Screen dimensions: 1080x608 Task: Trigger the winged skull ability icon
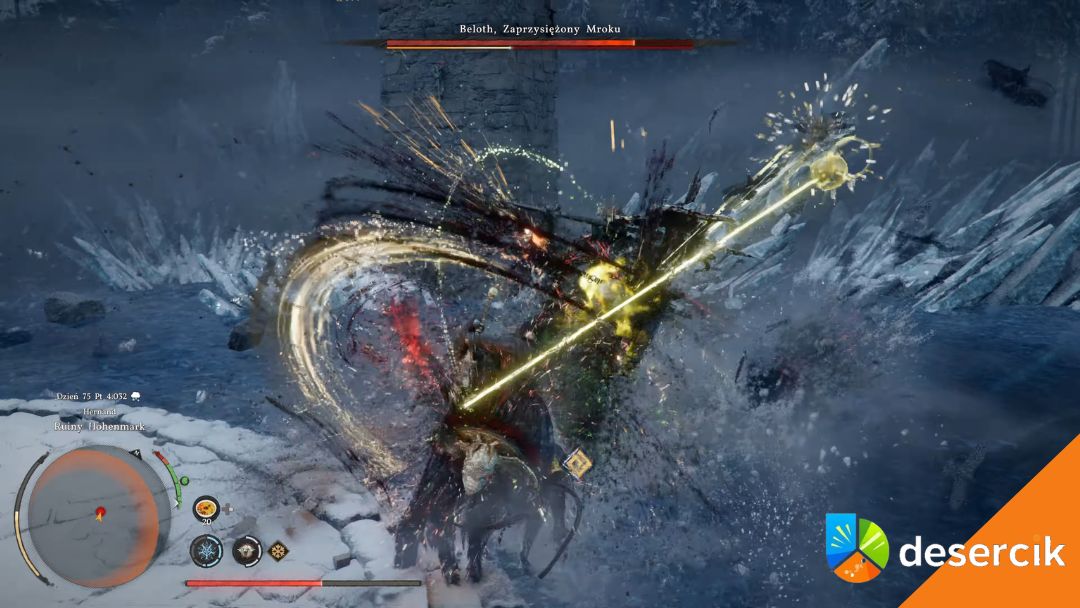click(x=246, y=550)
